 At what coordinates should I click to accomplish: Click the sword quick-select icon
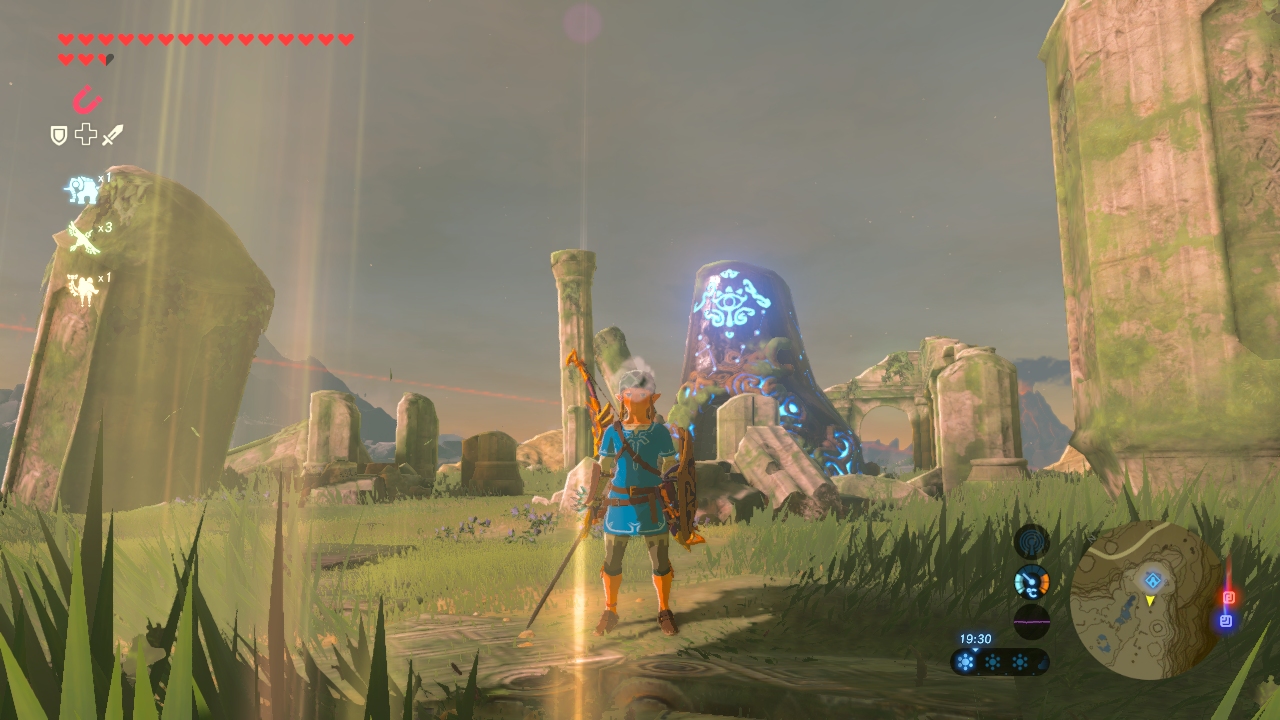(x=113, y=134)
